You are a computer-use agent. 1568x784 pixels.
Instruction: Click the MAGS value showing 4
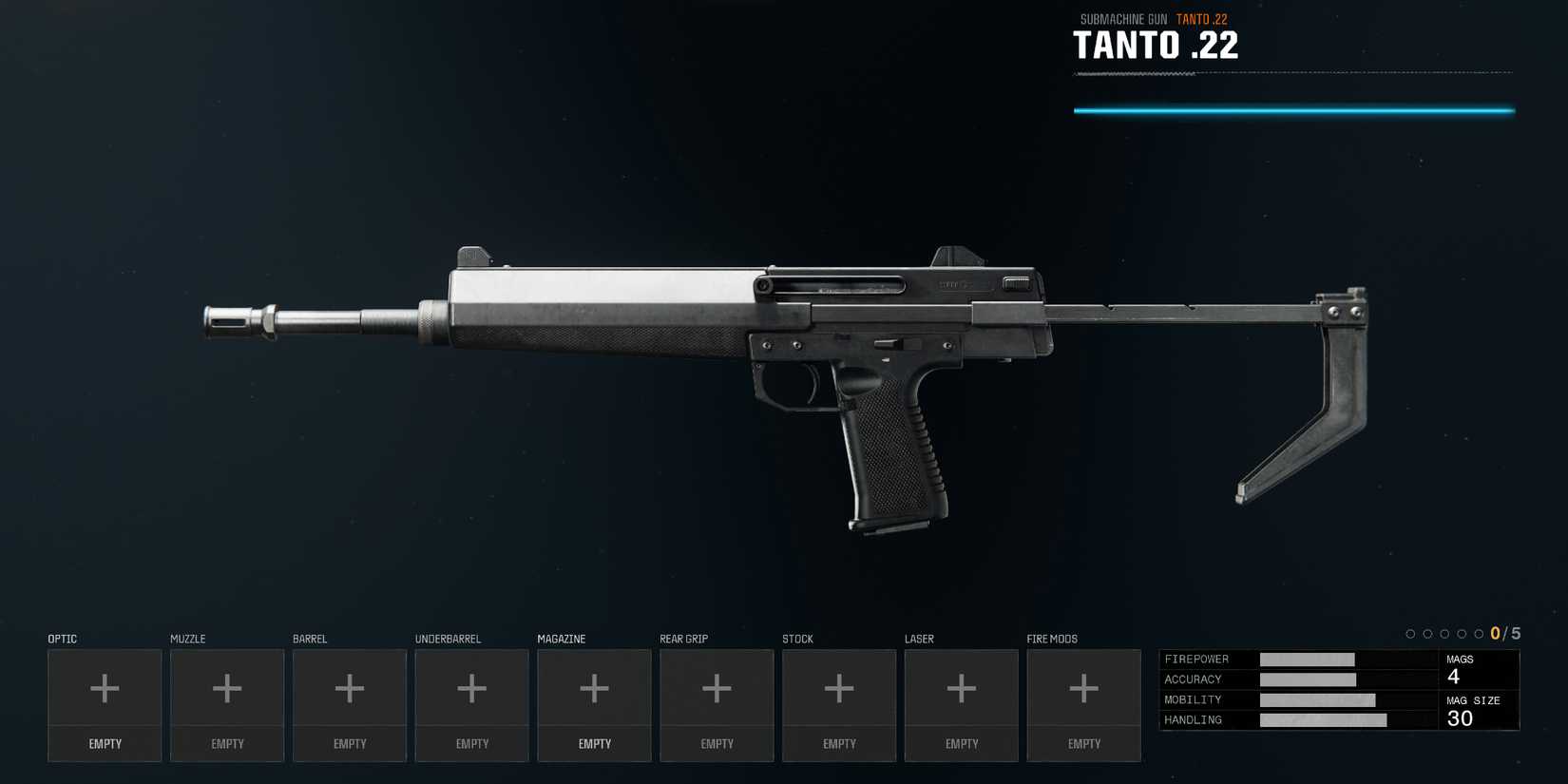pyautogui.click(x=1454, y=676)
